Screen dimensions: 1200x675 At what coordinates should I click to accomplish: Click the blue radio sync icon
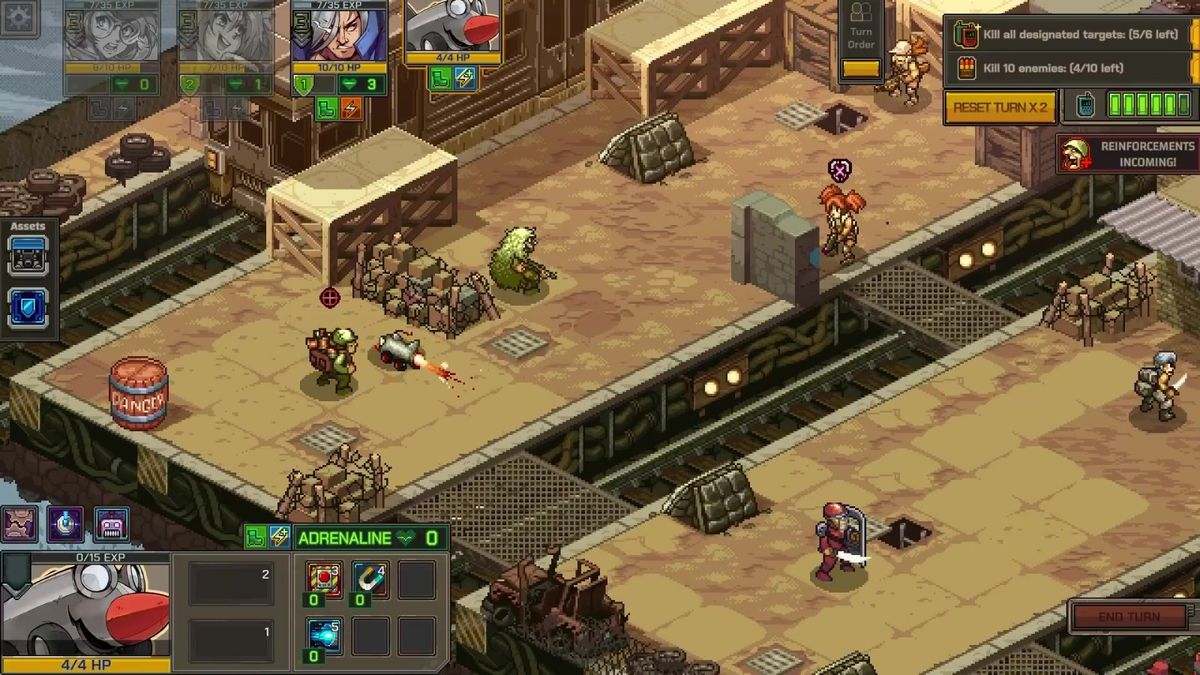(1085, 106)
